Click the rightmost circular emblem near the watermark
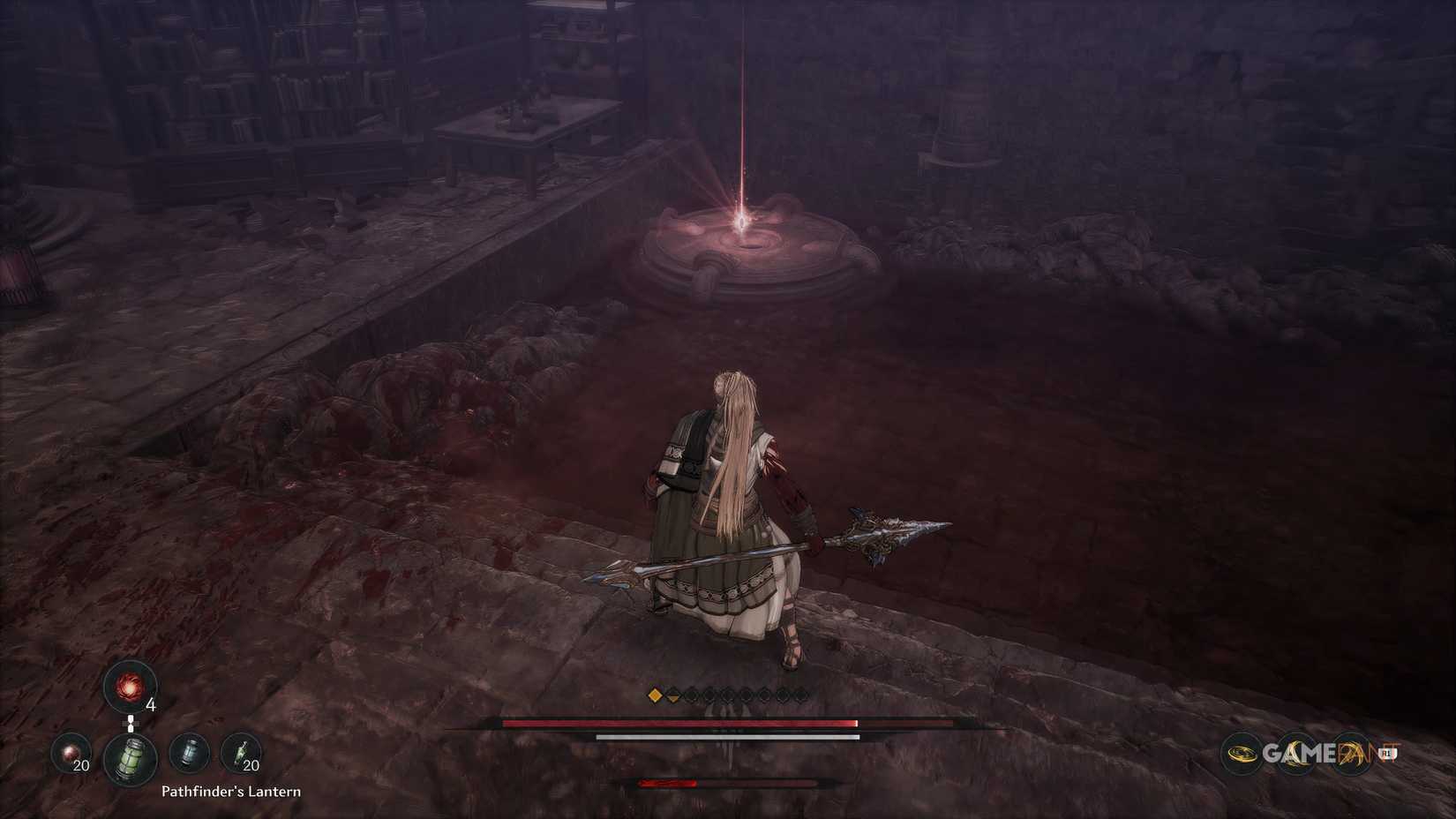 tap(1349, 753)
